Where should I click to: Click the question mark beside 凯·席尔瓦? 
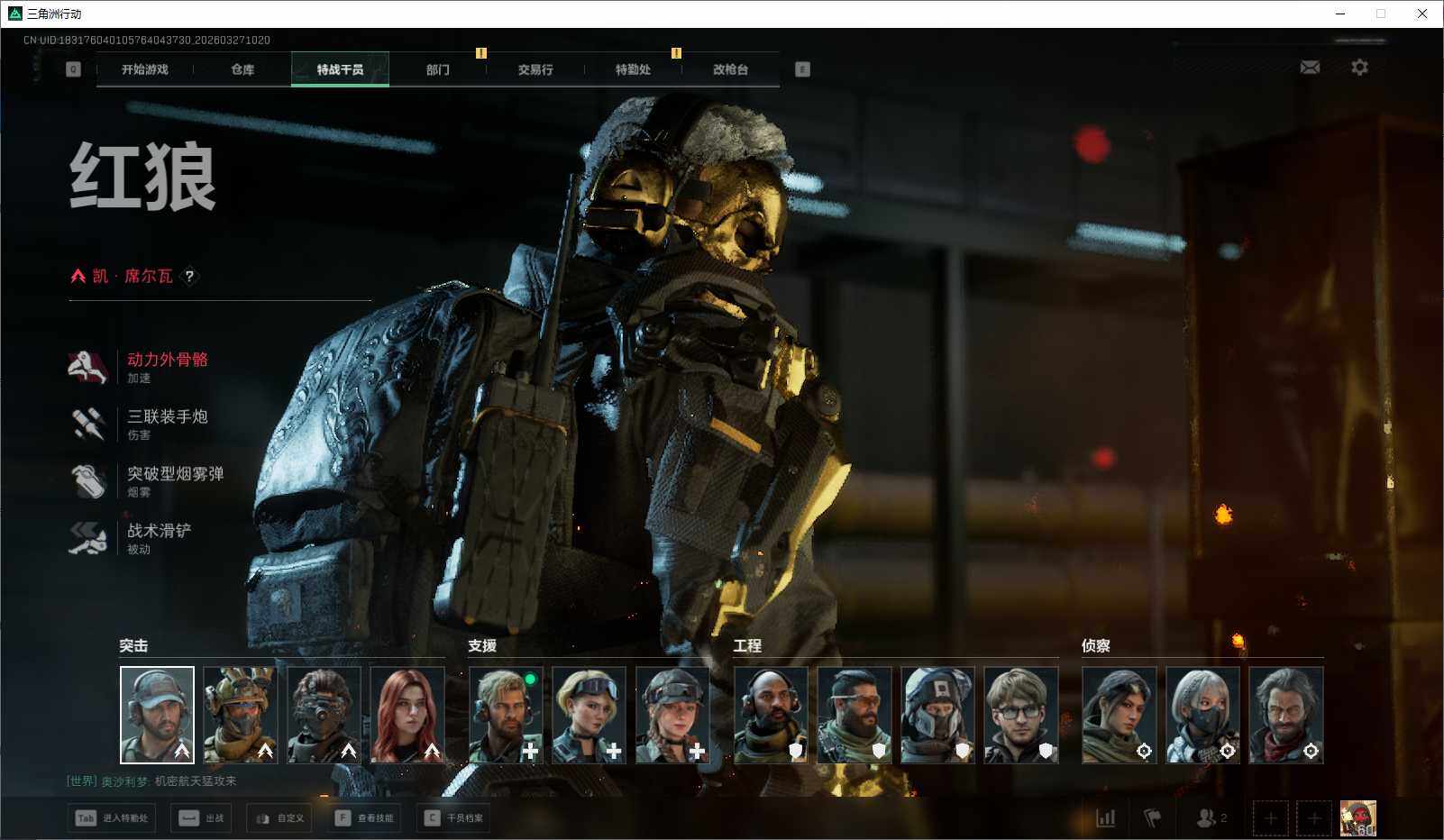[189, 277]
